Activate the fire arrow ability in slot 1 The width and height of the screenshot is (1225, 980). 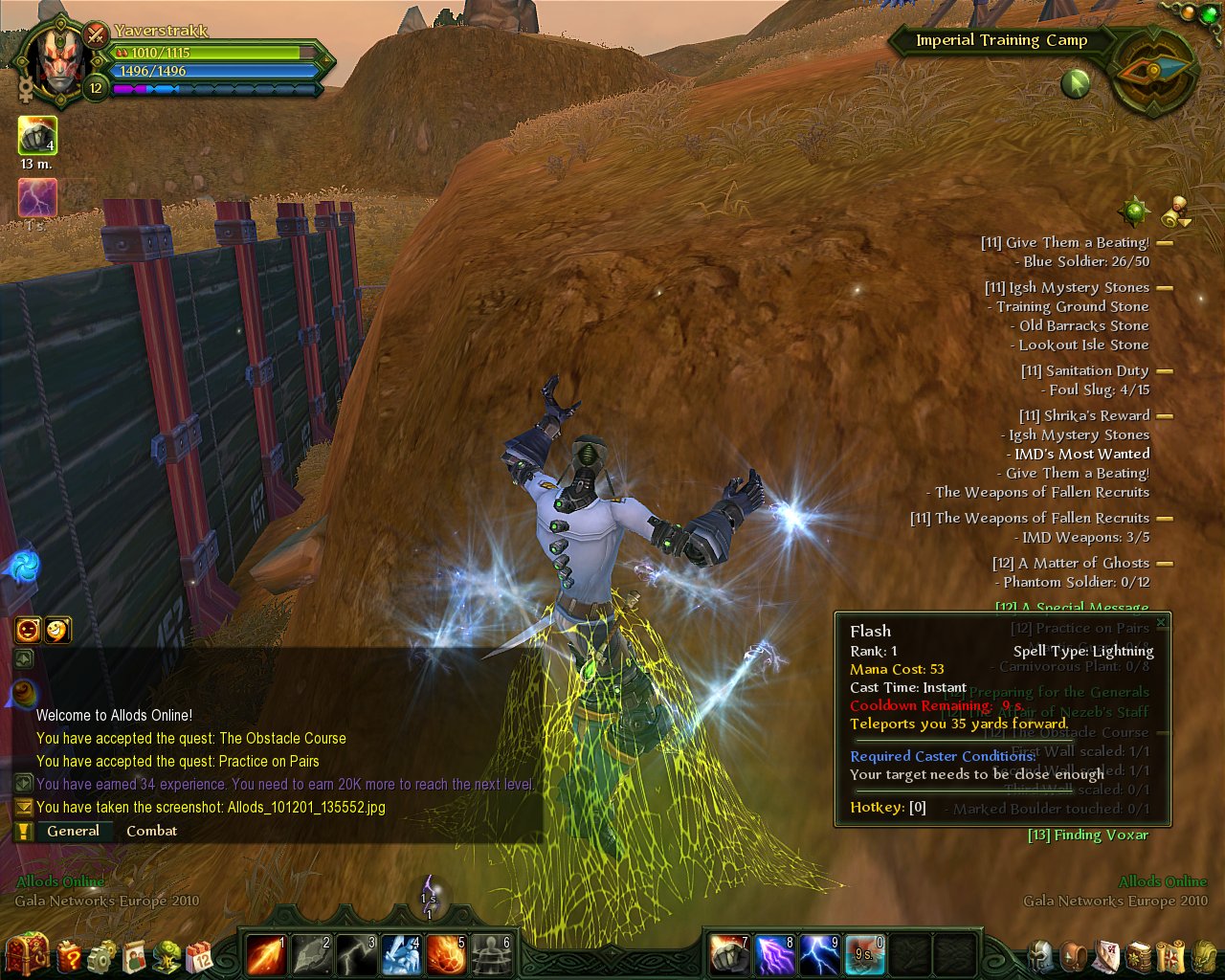pyautogui.click(x=266, y=954)
